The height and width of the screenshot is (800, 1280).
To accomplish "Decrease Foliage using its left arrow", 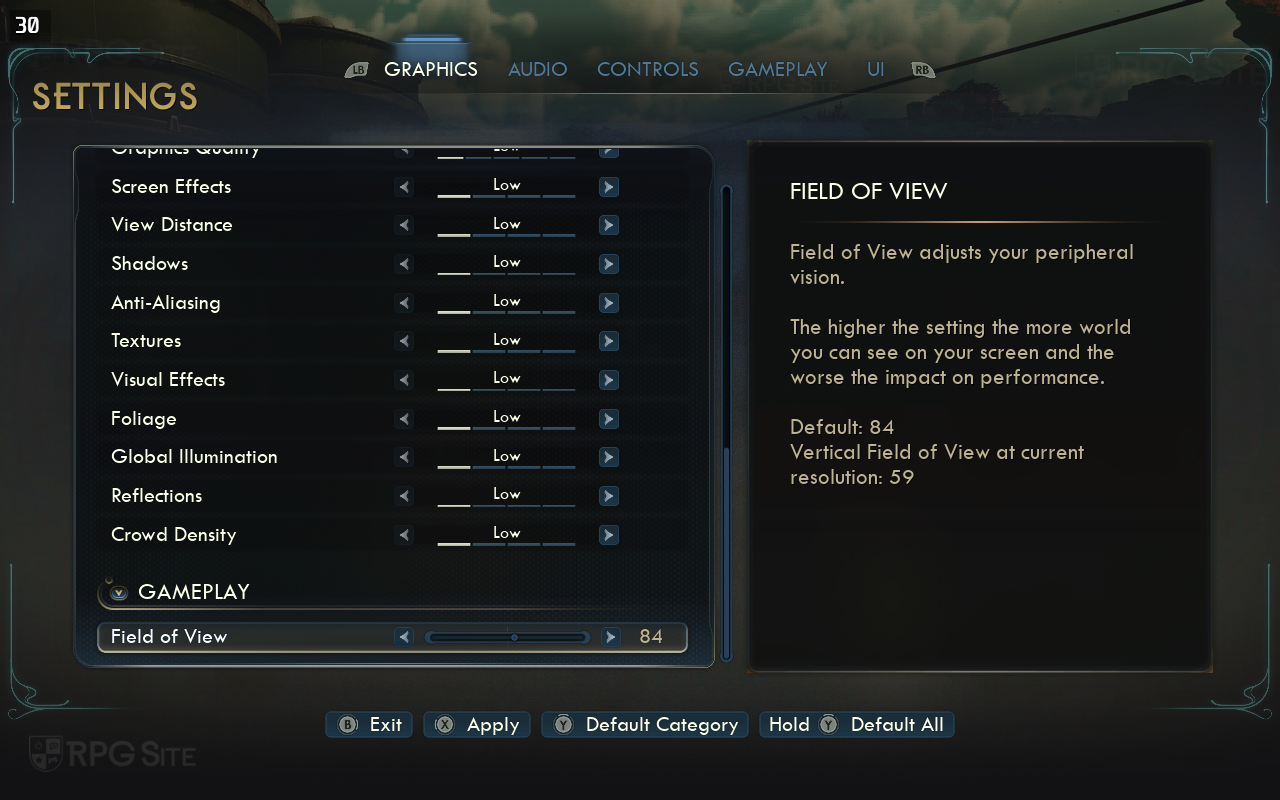I will 404,419.
